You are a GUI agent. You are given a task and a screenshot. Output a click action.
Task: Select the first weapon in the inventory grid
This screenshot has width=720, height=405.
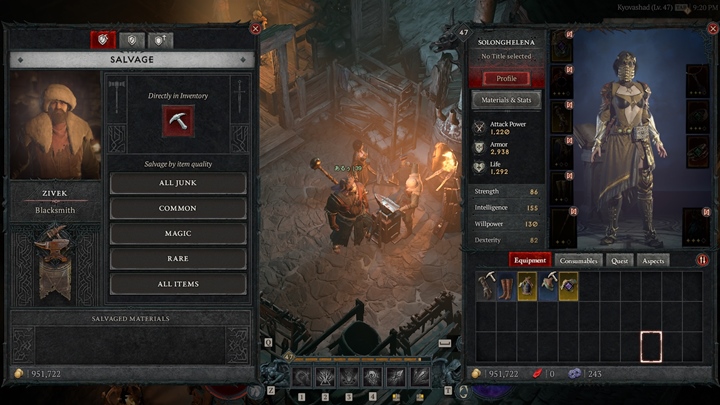pyautogui.click(x=486, y=286)
